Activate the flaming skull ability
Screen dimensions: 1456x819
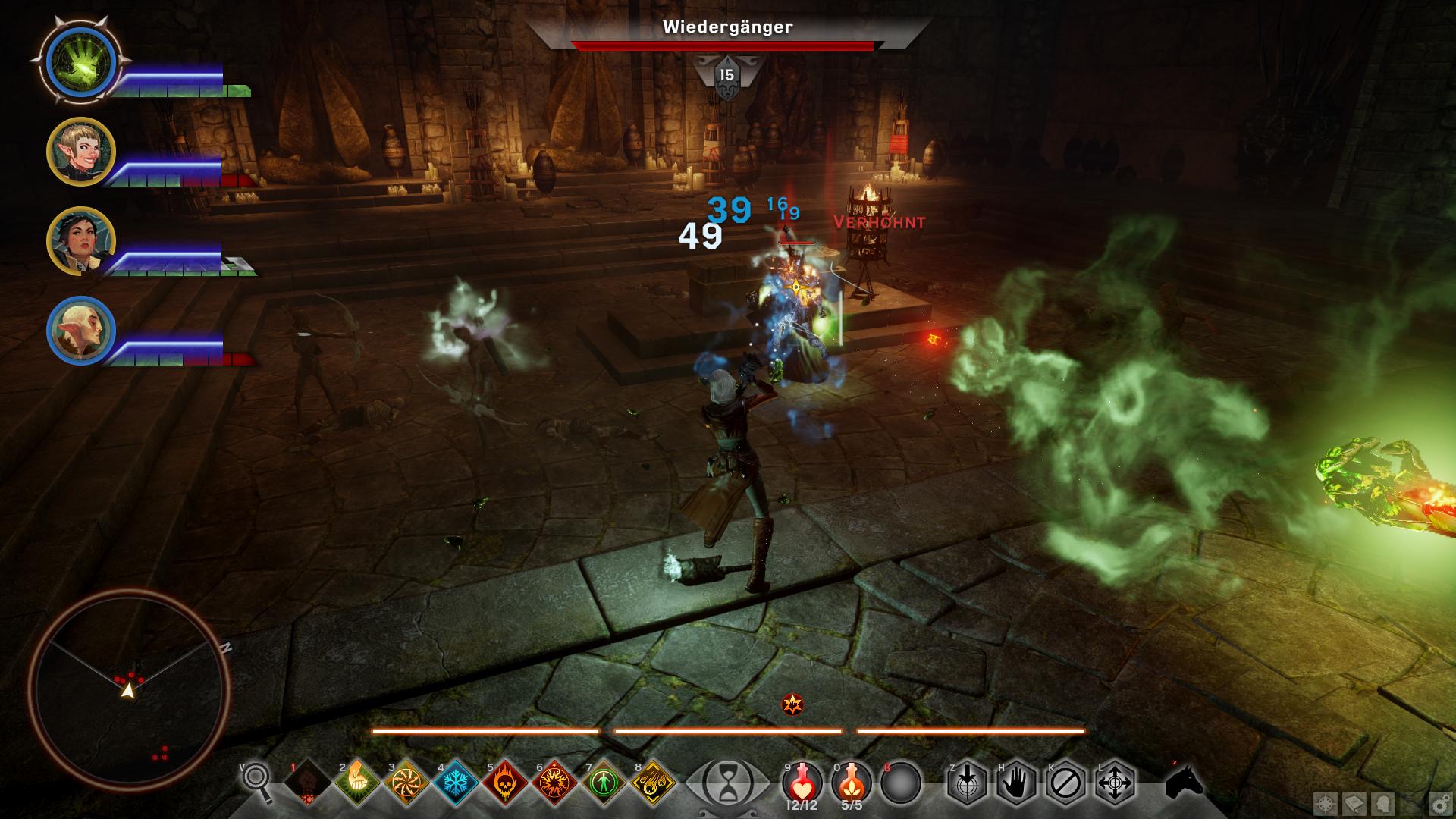[x=505, y=782]
